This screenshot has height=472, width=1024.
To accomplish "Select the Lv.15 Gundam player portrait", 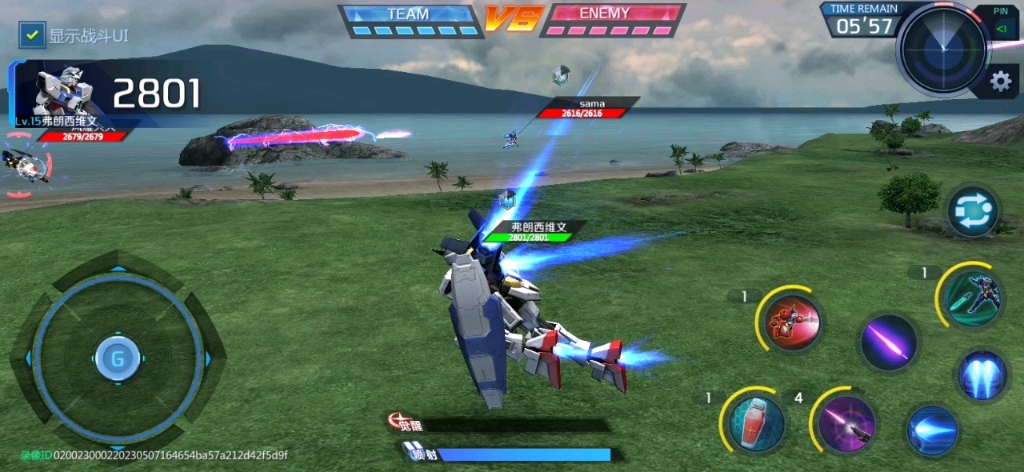I will tap(63, 92).
